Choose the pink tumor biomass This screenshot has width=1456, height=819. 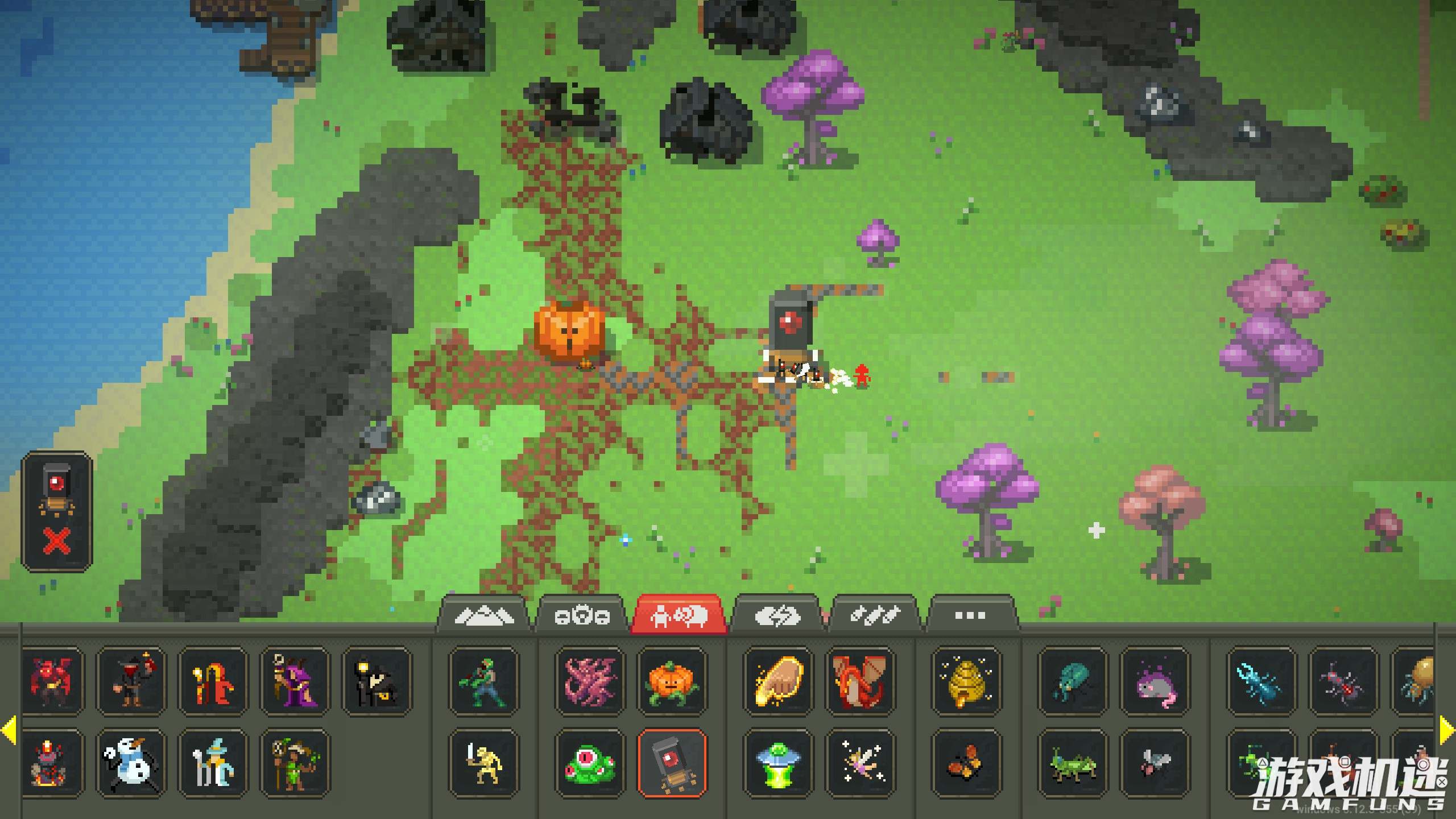coord(590,681)
